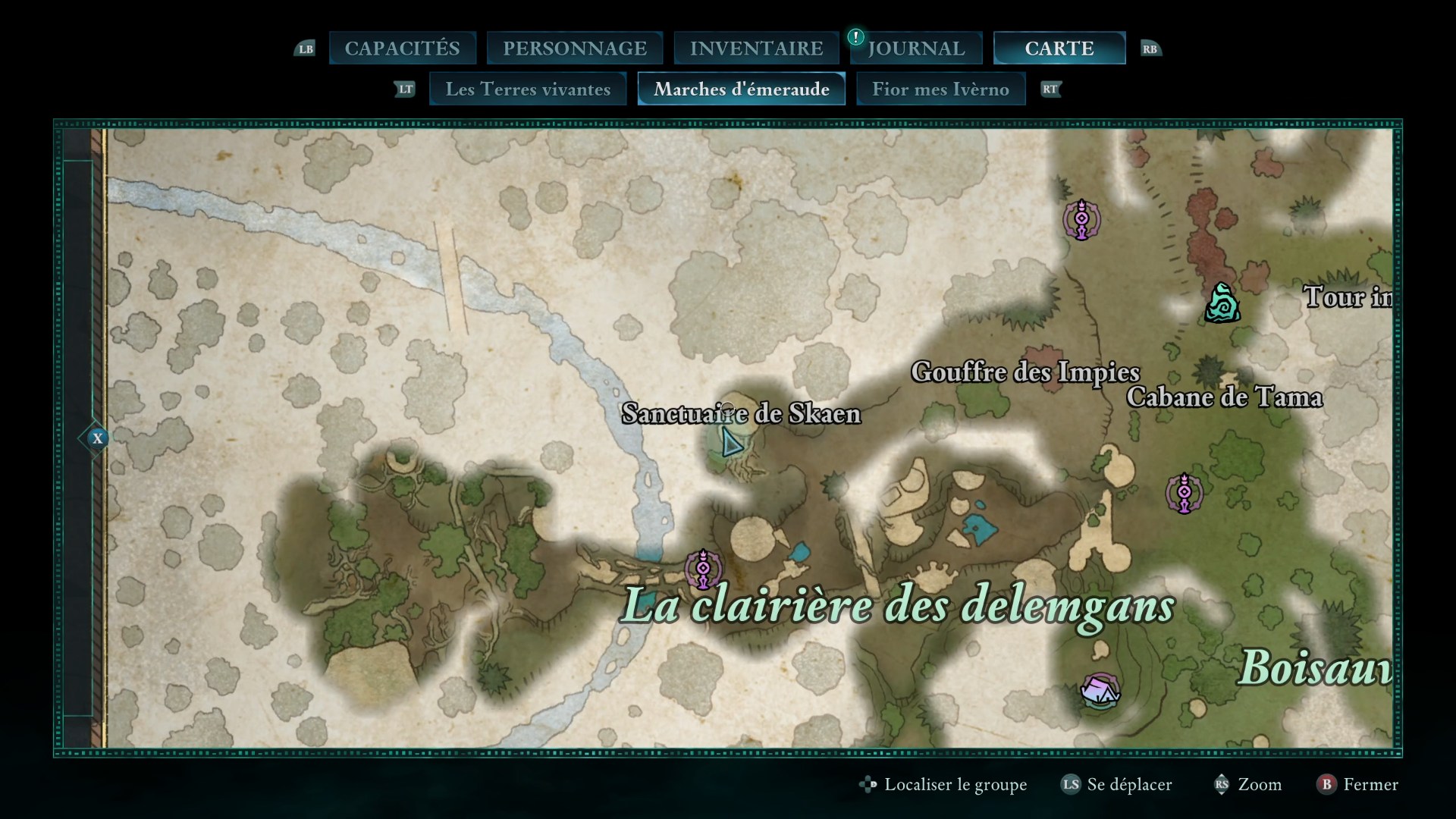The width and height of the screenshot is (1456, 819).
Task: Switch to the Fior mes Ivèrno map
Action: [941, 89]
